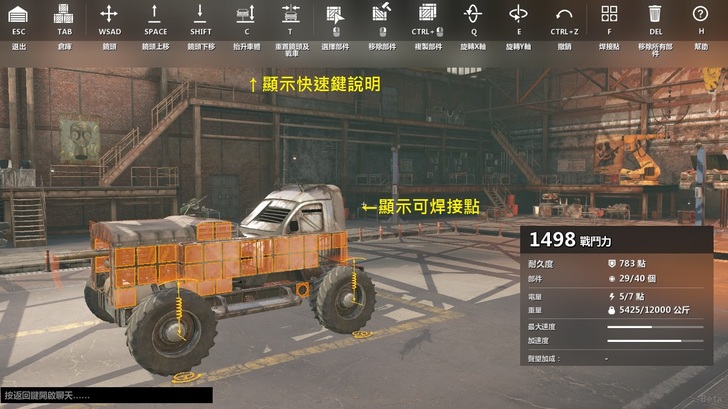
Task: Toggle weld points (焊接點) display
Action: pyautogui.click(x=609, y=14)
